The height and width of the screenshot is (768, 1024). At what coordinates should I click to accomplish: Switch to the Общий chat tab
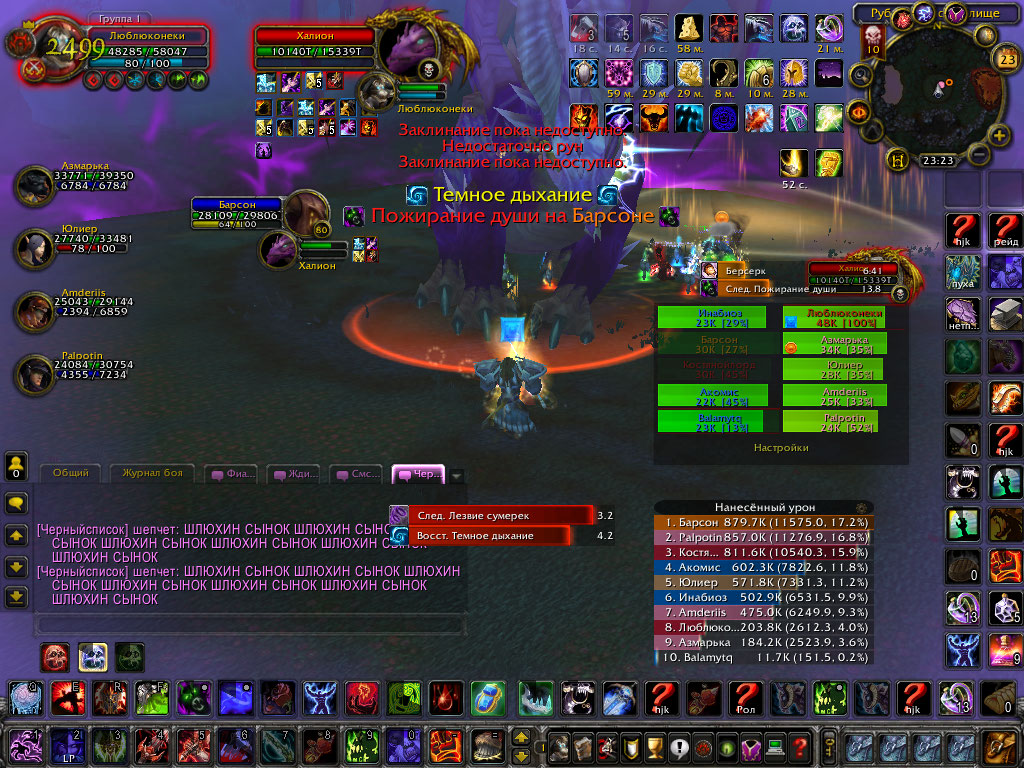[71, 473]
